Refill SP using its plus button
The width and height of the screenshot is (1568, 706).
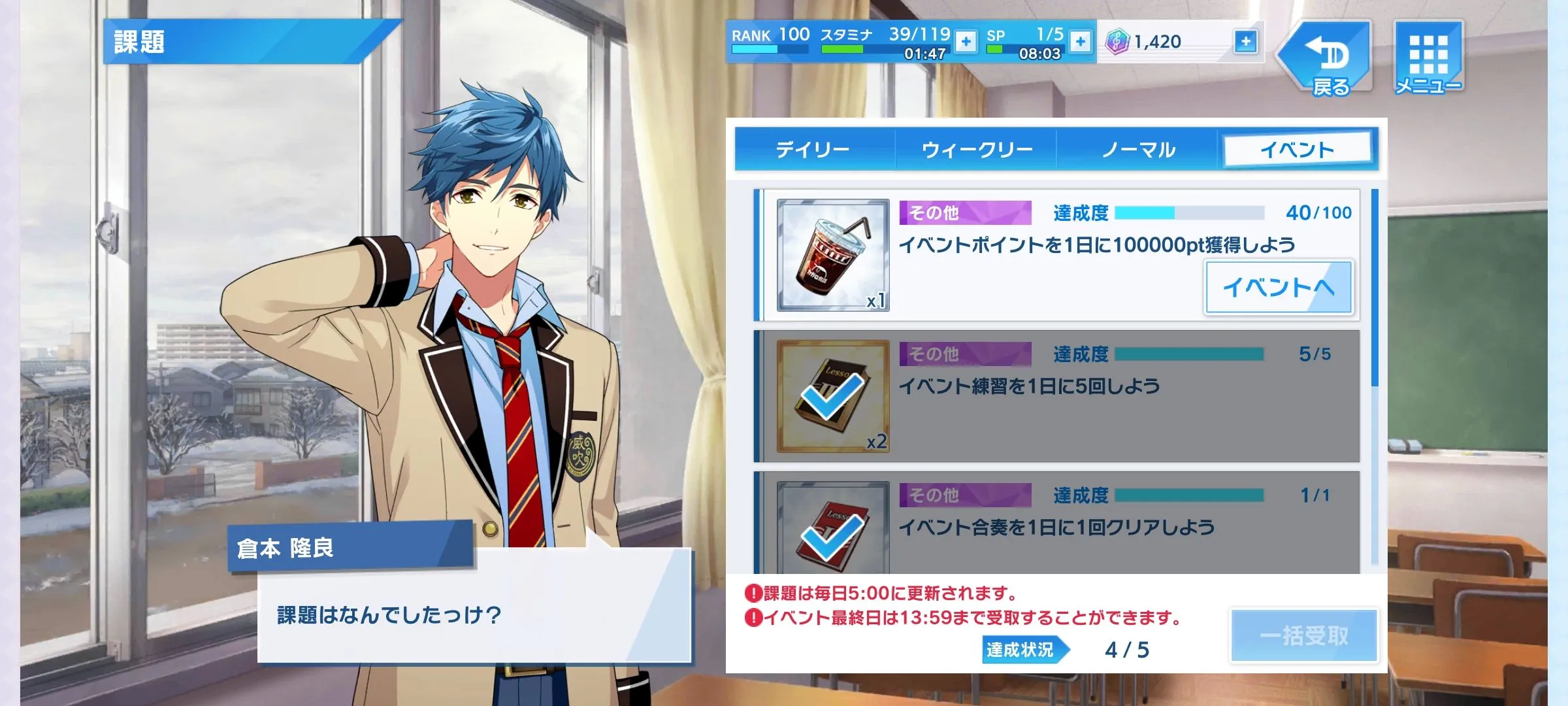[1081, 42]
